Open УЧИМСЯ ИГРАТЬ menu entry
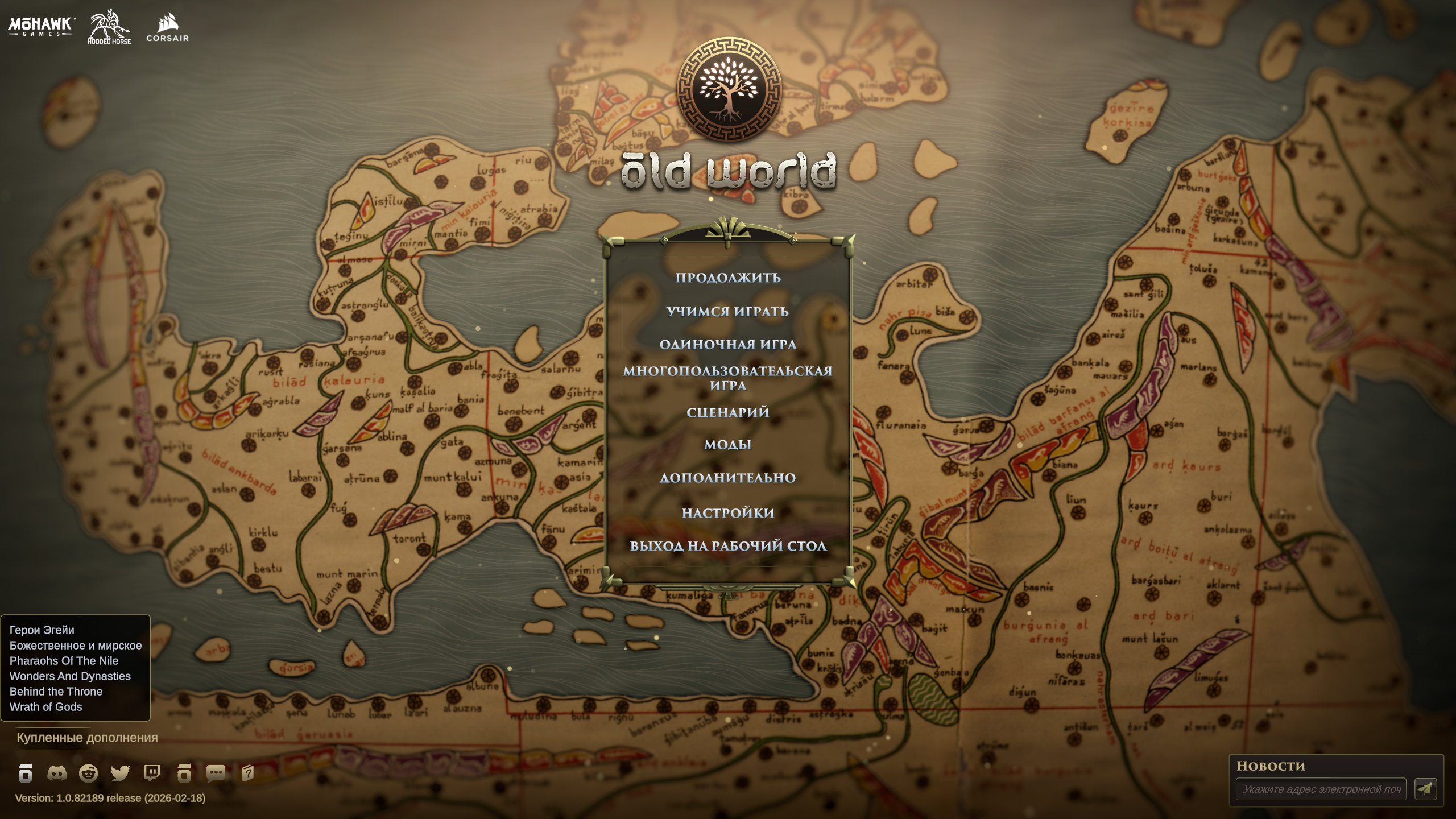Viewport: 1456px width, 819px height. tap(728, 312)
